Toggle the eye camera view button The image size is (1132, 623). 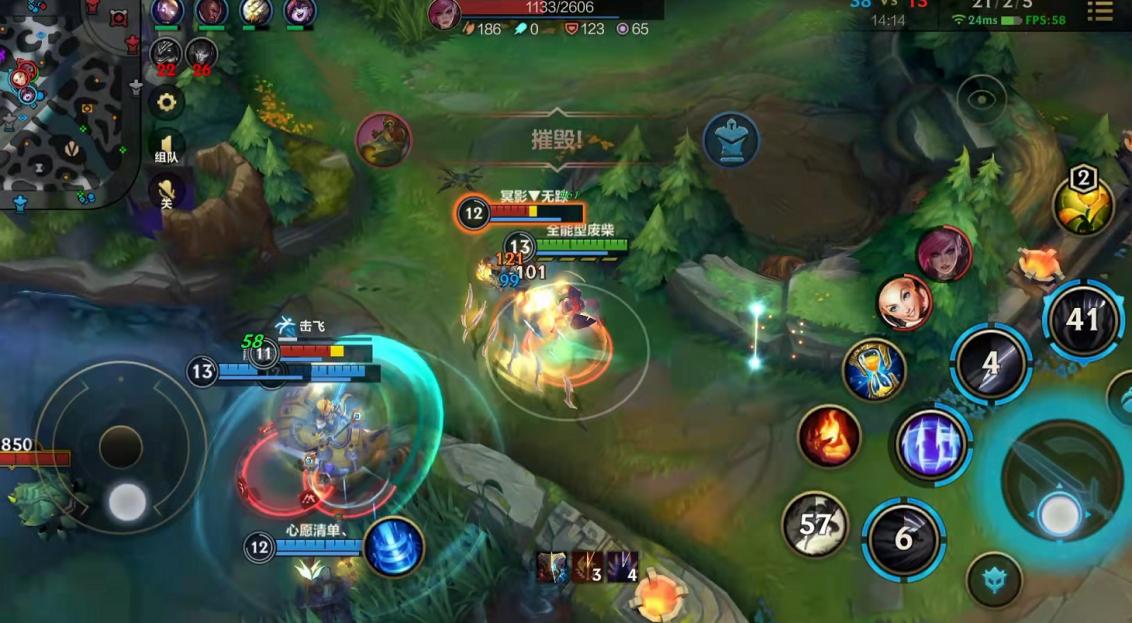click(981, 99)
